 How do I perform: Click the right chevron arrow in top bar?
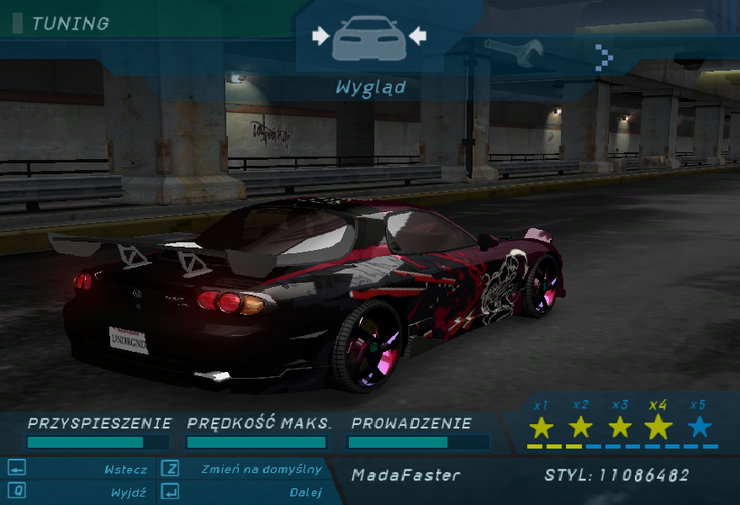click(604, 57)
